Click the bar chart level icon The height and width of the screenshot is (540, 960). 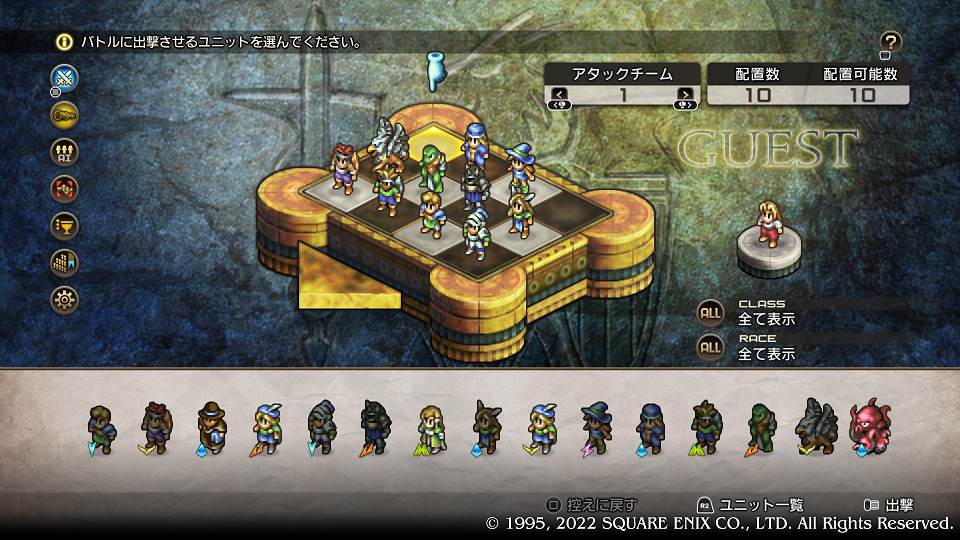[65, 263]
